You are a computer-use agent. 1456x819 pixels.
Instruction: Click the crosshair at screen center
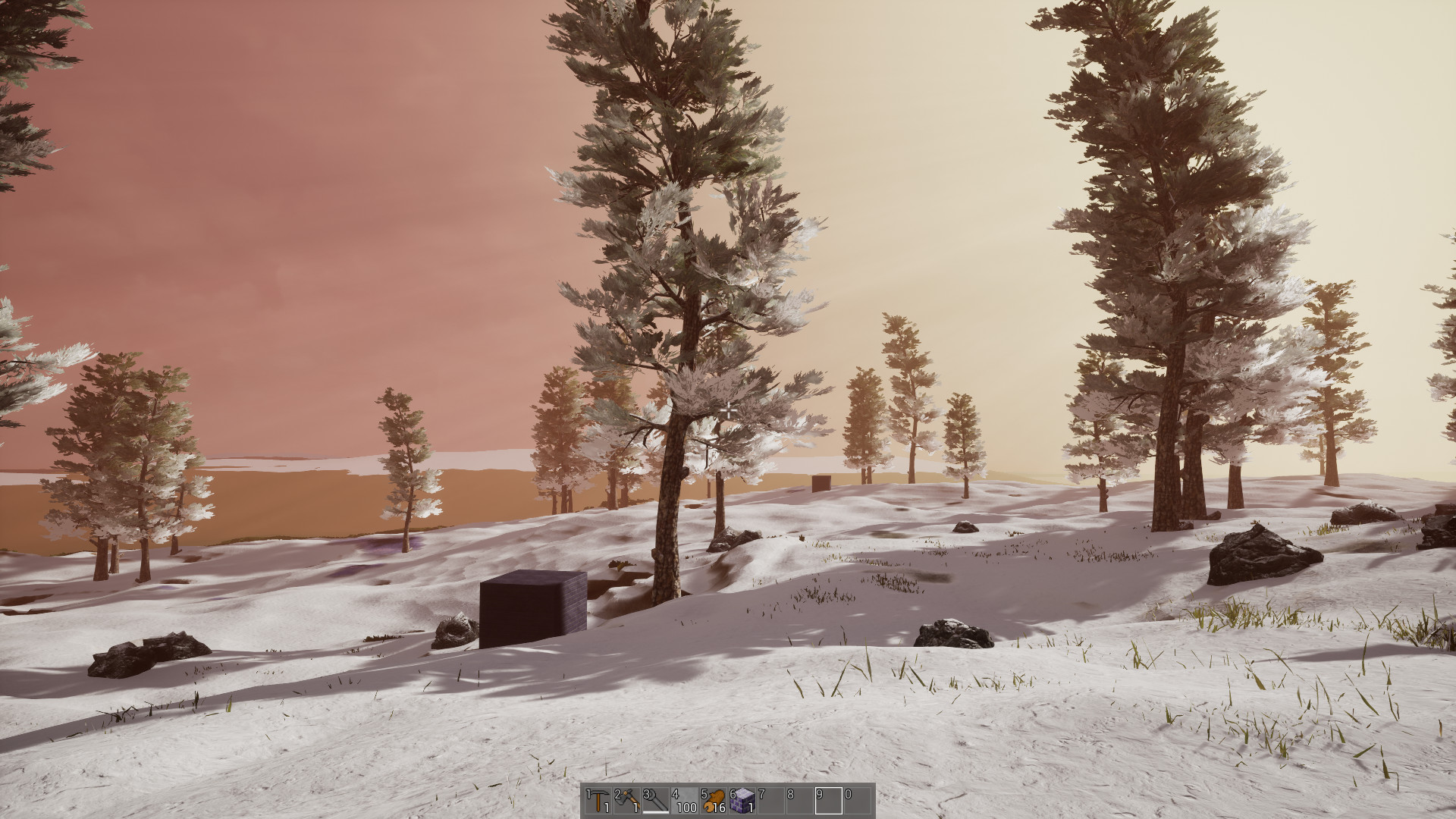click(x=728, y=409)
